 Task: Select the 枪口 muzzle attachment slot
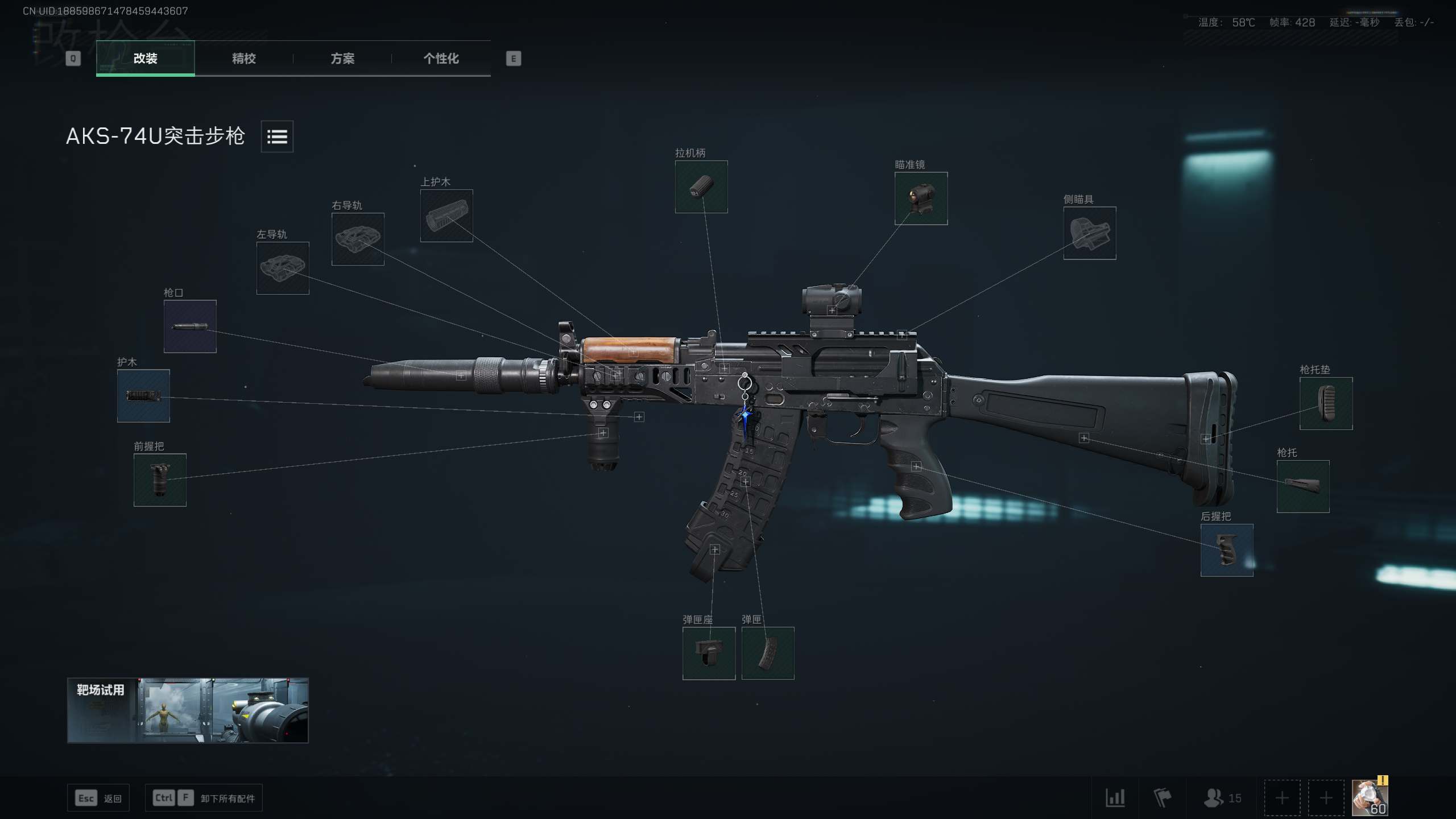[190, 327]
